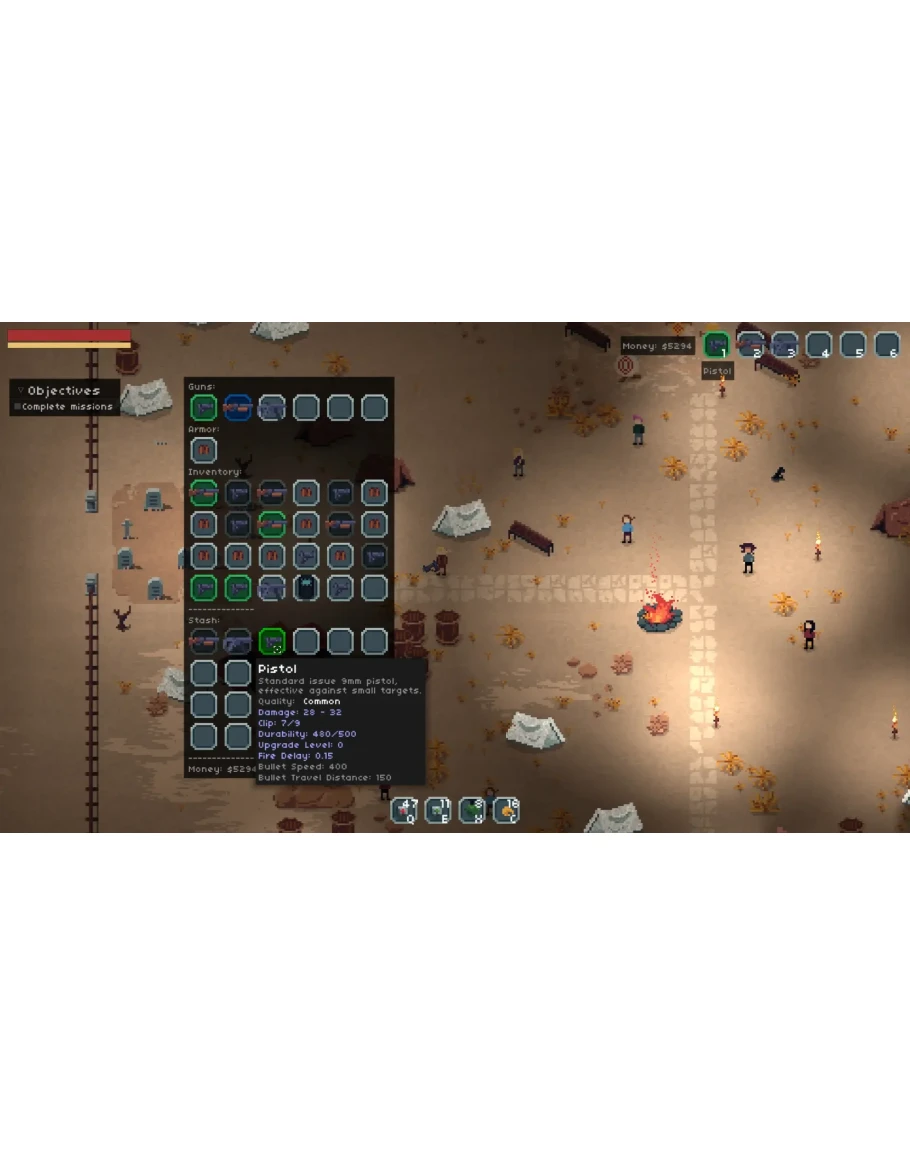910x1155 pixels.
Task: Switch to weapon hotbar slot 2
Action: 750,345
